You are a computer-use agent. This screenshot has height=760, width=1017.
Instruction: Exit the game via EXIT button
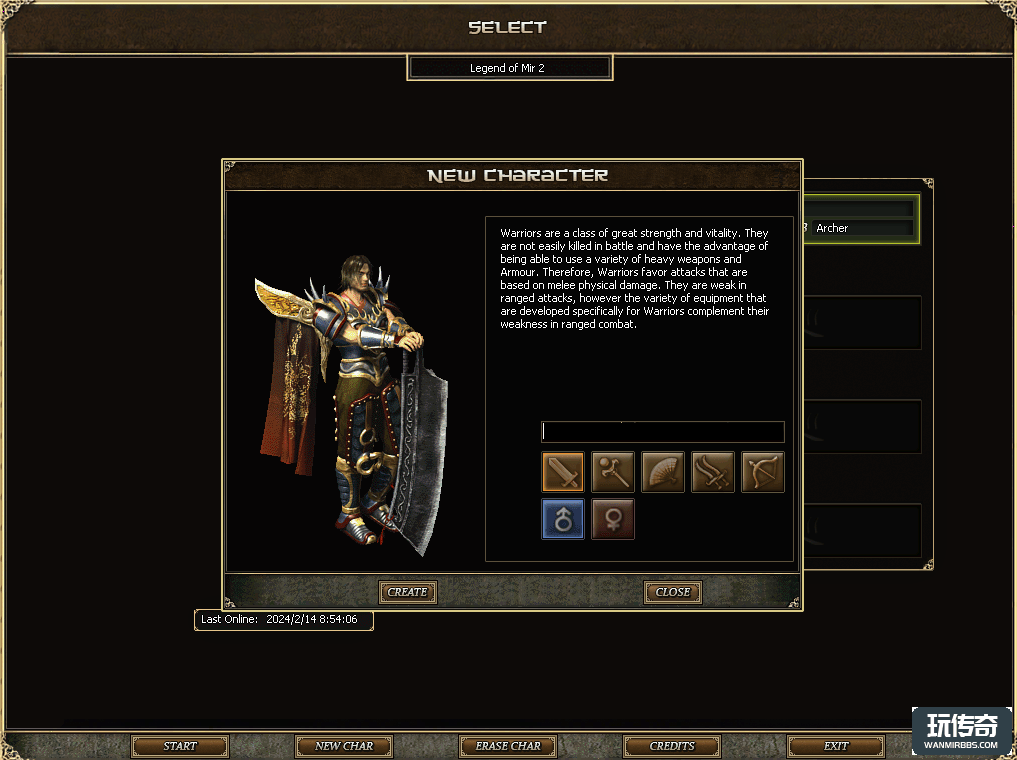(836, 746)
